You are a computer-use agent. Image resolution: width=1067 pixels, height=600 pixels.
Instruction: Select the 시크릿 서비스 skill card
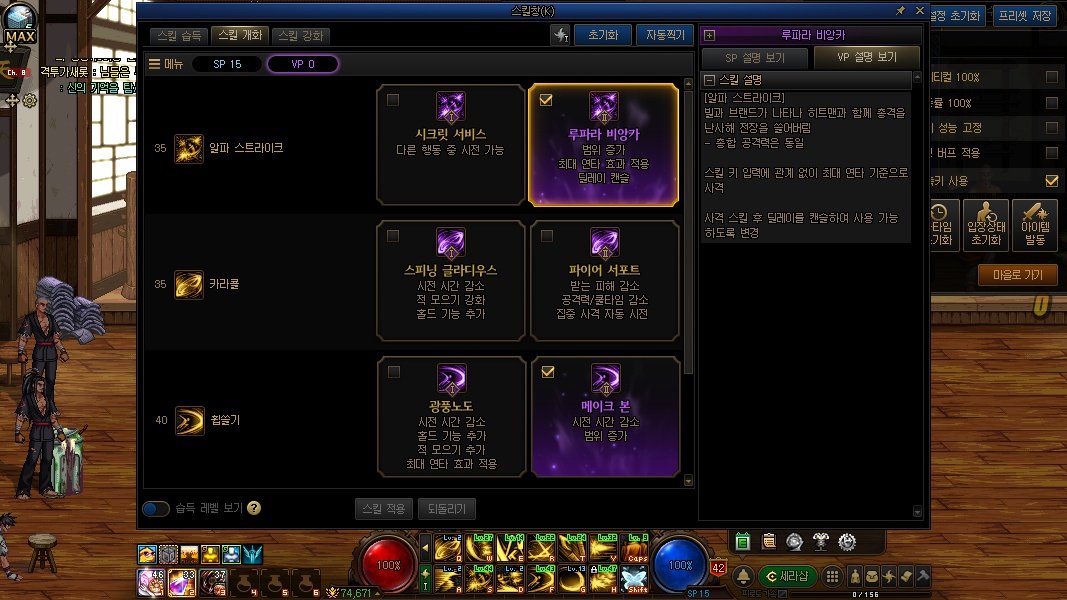pos(451,144)
